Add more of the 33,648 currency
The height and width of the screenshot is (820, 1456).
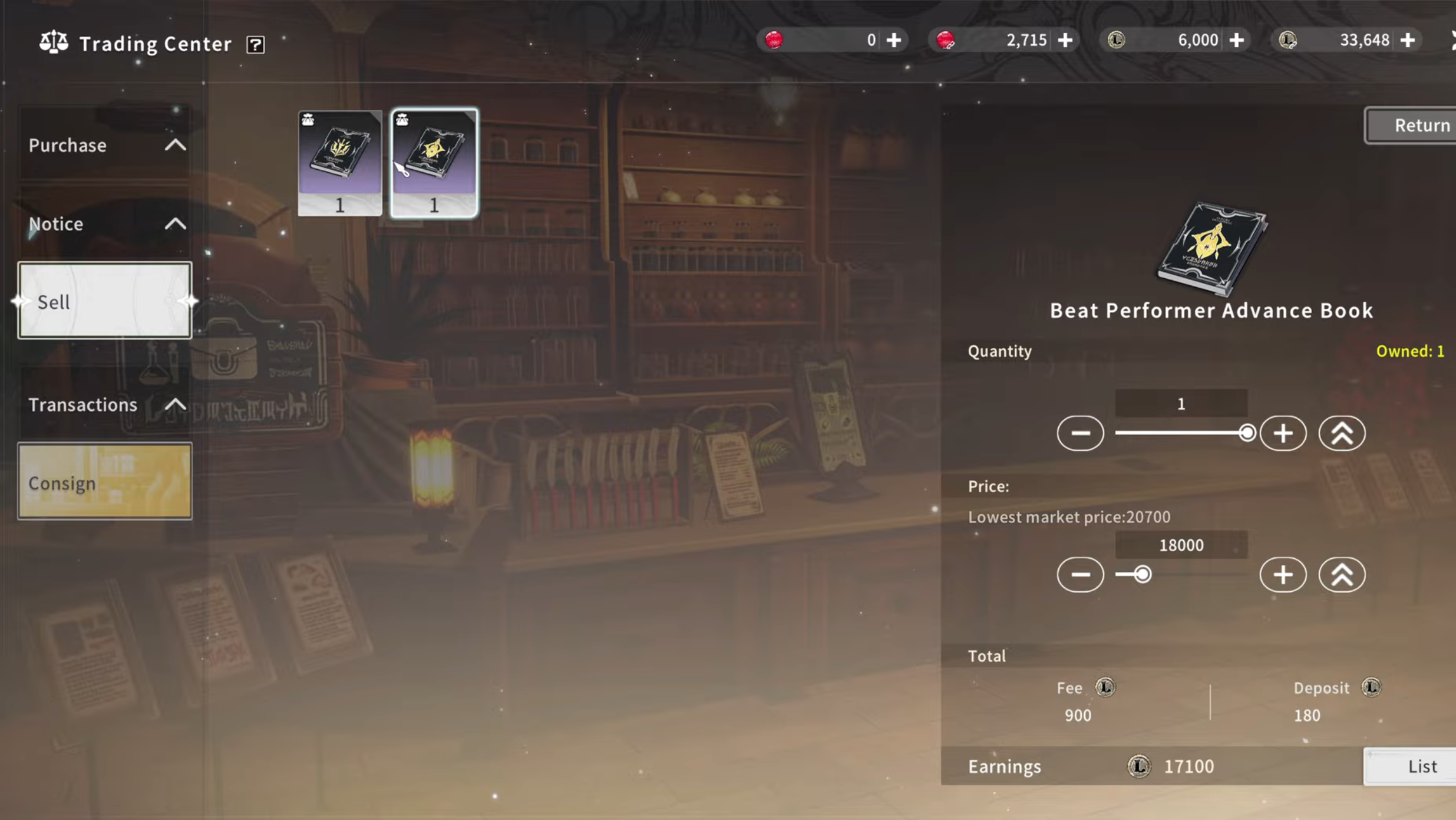1408,40
